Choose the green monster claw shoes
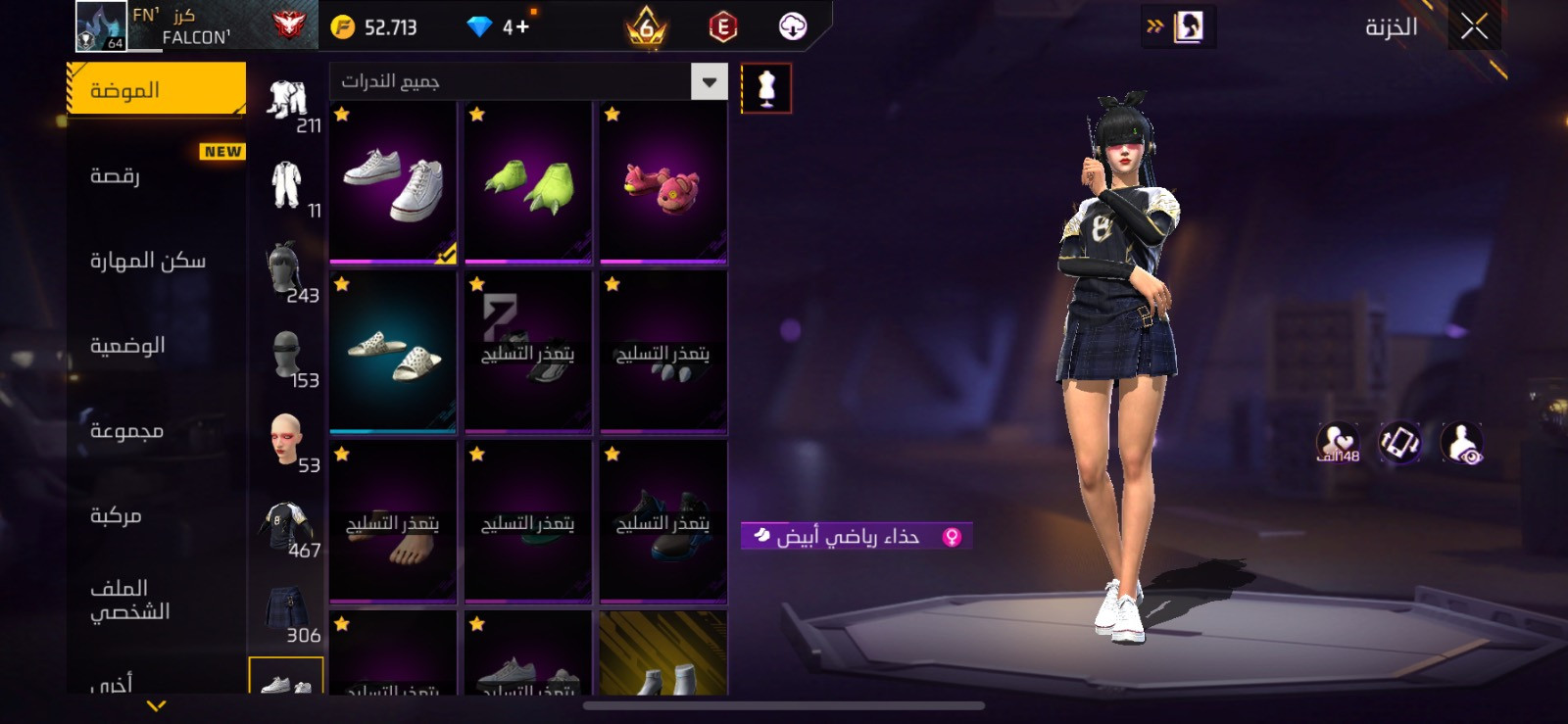The image size is (1568, 724). (528, 182)
